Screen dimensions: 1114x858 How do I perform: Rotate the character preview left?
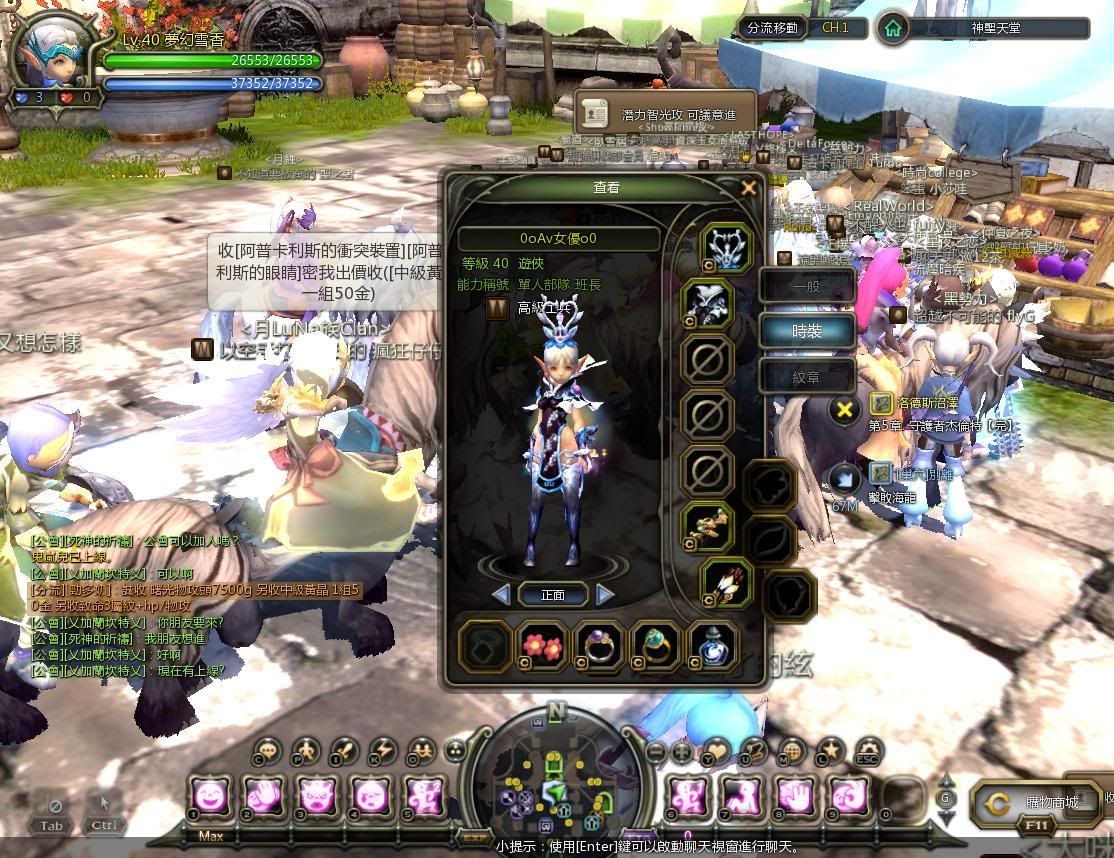(501, 595)
